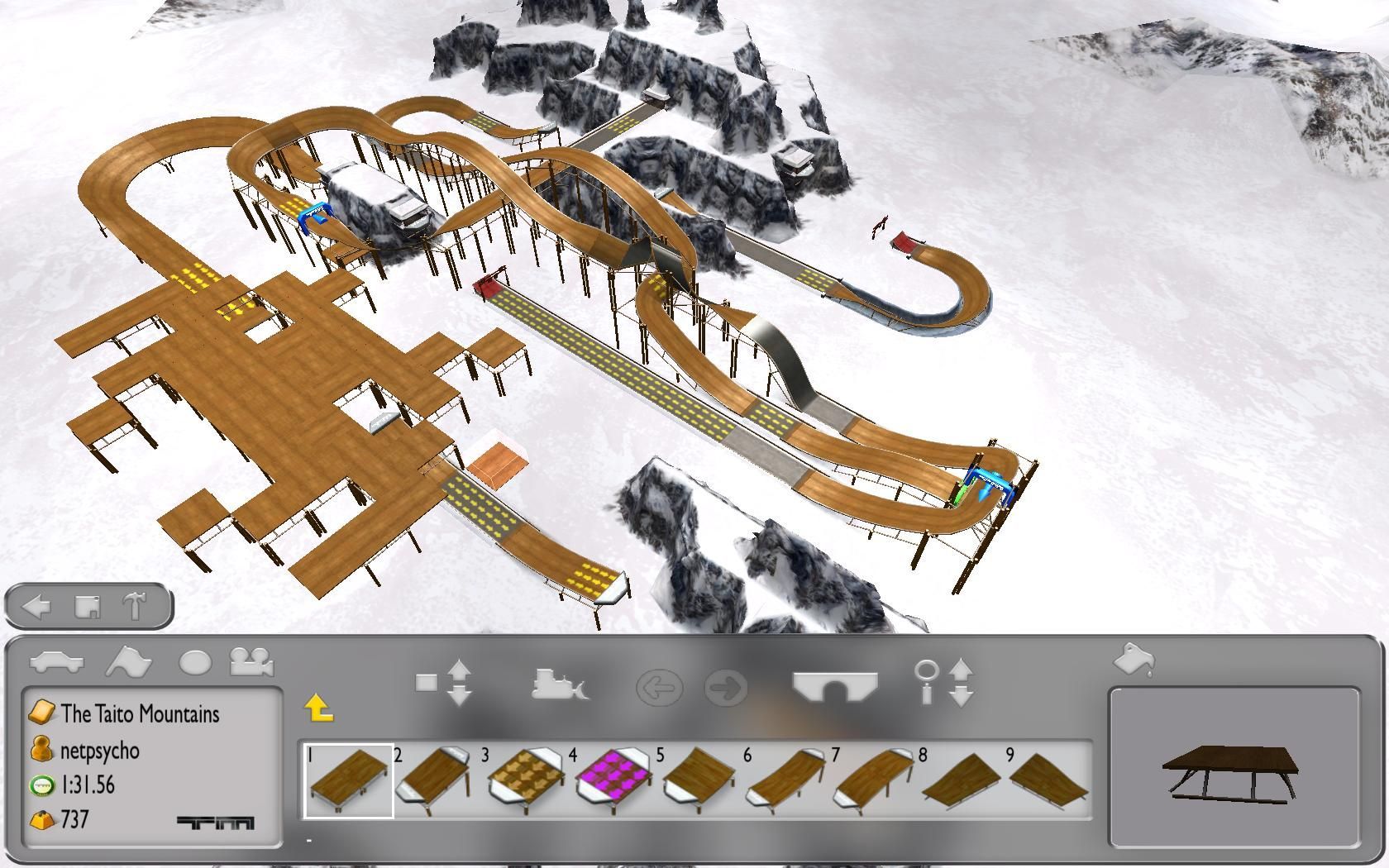This screenshot has width=1389, height=868.
Task: Toggle the underground bridge view icon
Action: [835, 686]
